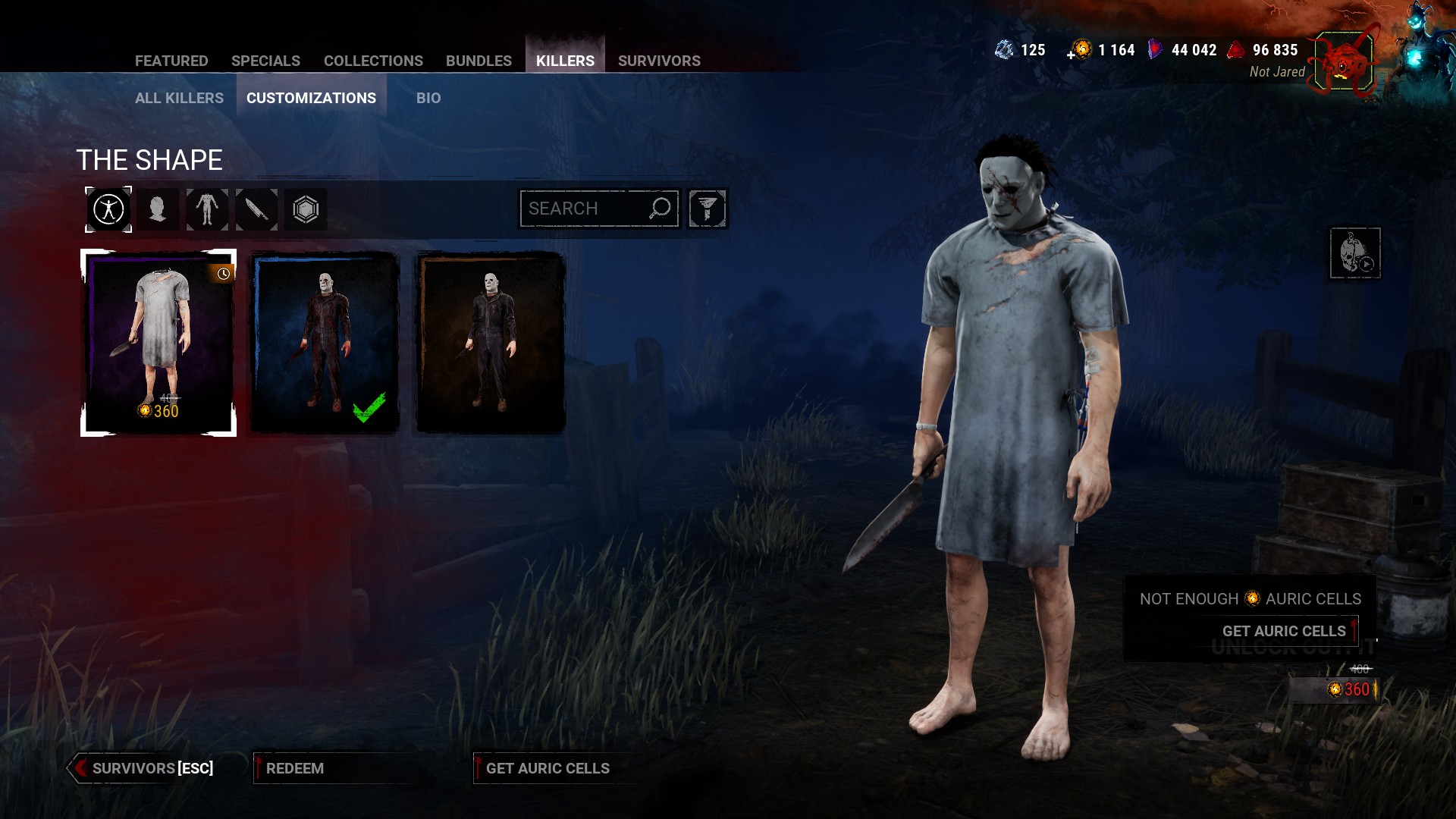The image size is (1456, 819).
Task: Click the Search input box
Action: pos(584,209)
